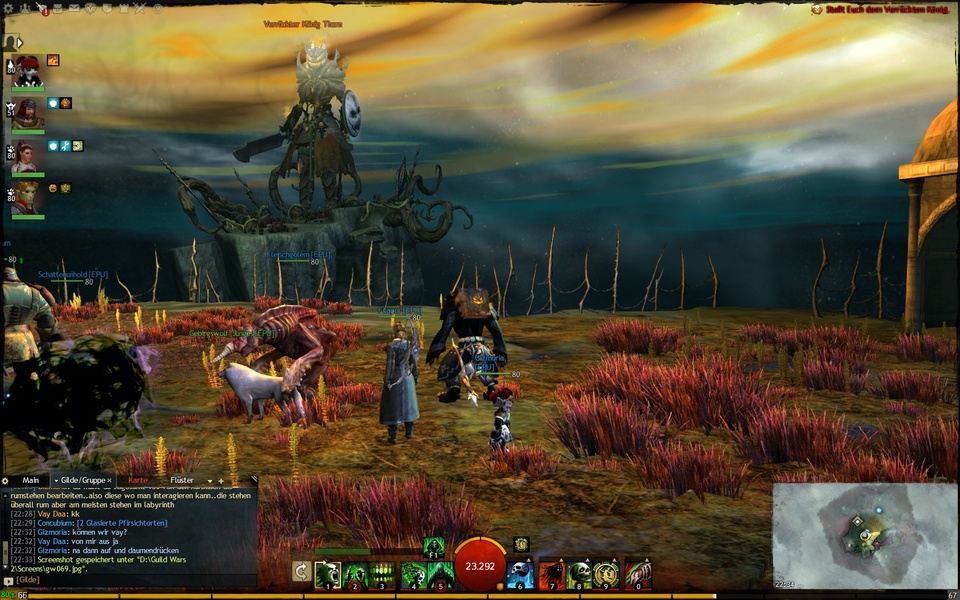Select the orange-haired green-skinned party member
This screenshot has height=600, width=960.
27,197
